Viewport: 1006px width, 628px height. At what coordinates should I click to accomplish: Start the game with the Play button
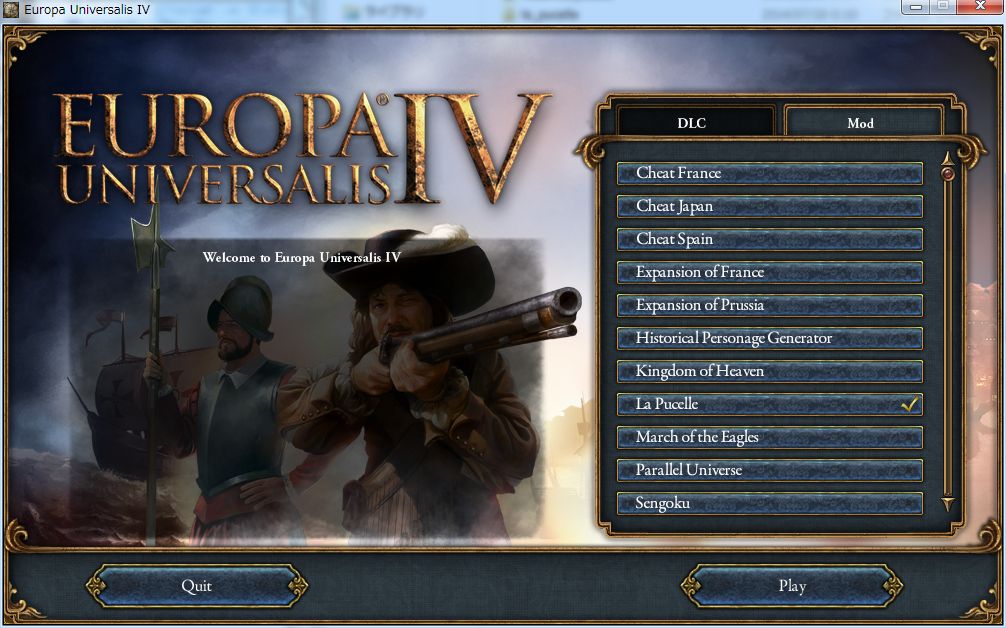pos(792,586)
